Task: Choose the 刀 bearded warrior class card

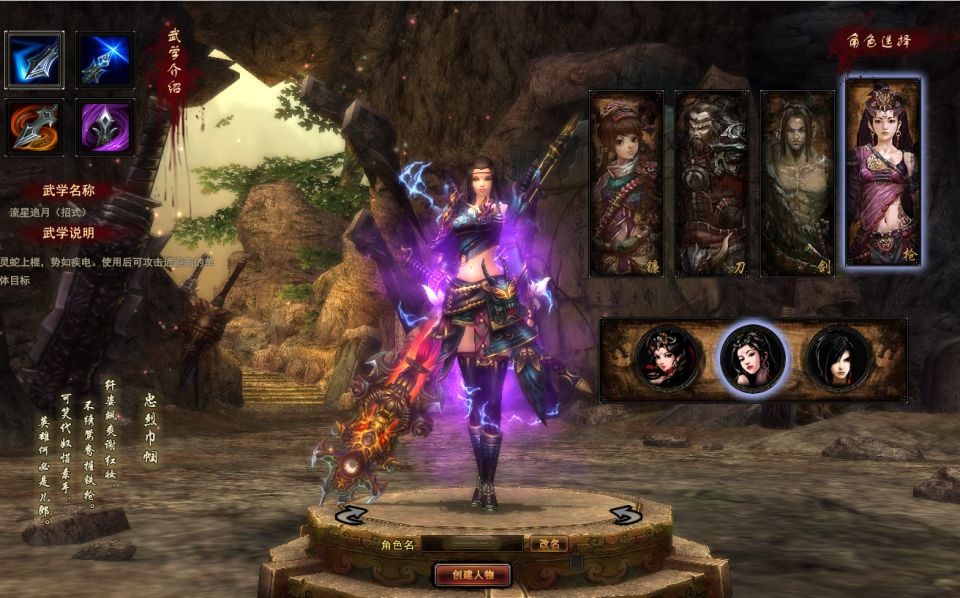Action: [x=712, y=183]
